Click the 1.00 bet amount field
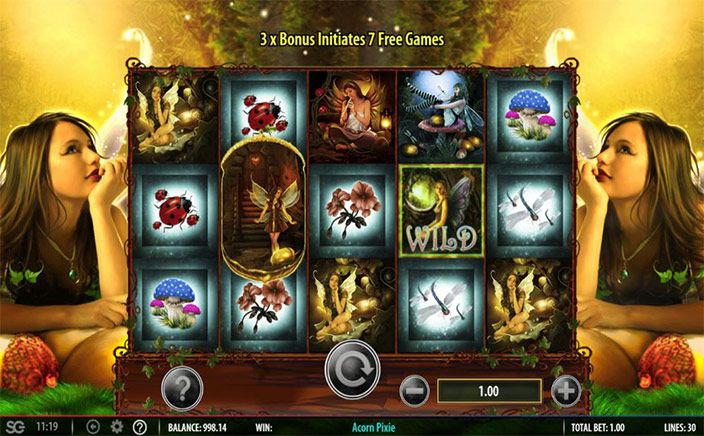Screen dimensions: 704x436 (x=489, y=391)
